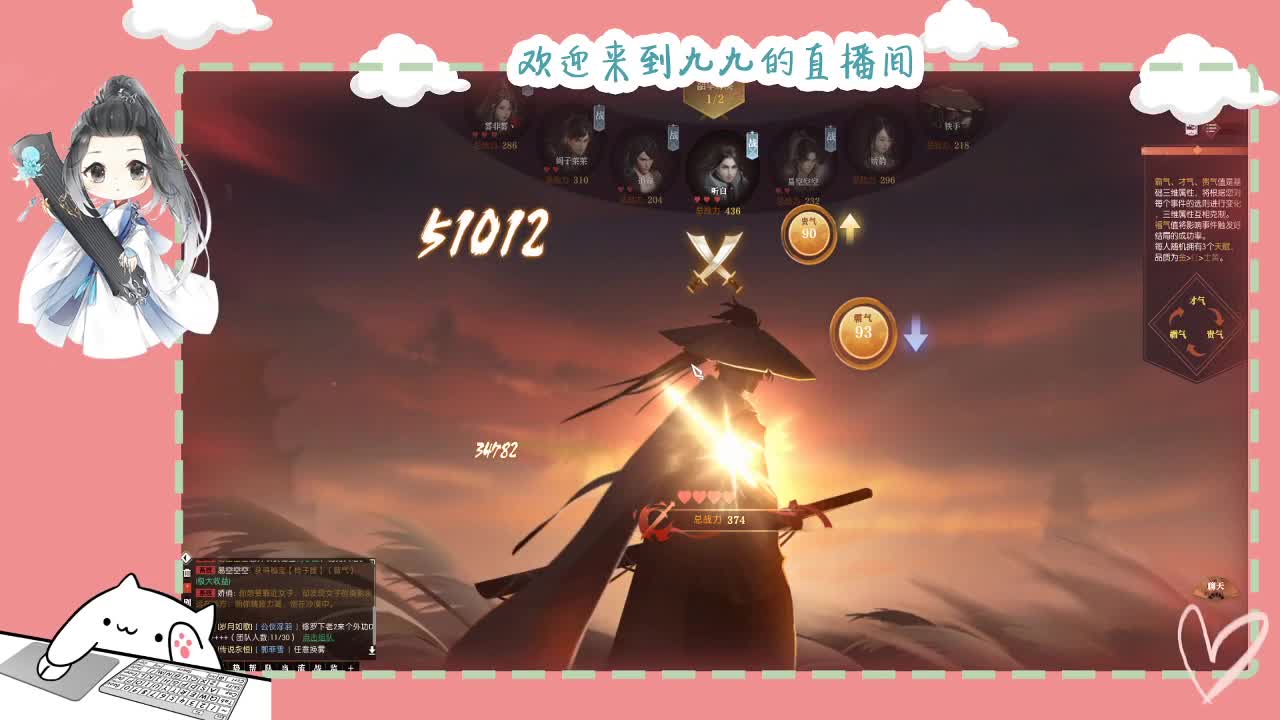Expand chat with the downward arrow icon

pyautogui.click(x=373, y=649)
